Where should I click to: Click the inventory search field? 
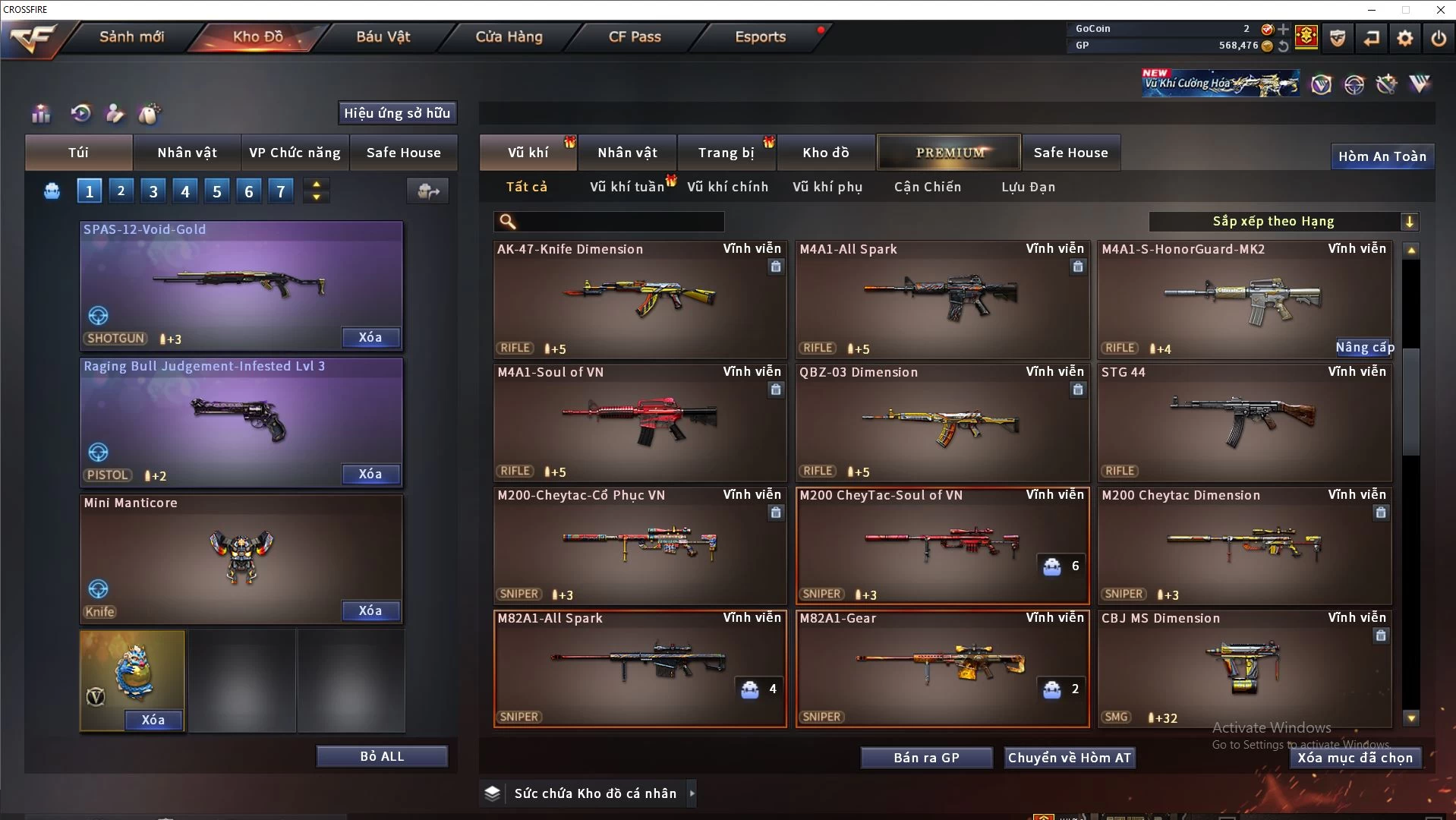tap(619, 222)
